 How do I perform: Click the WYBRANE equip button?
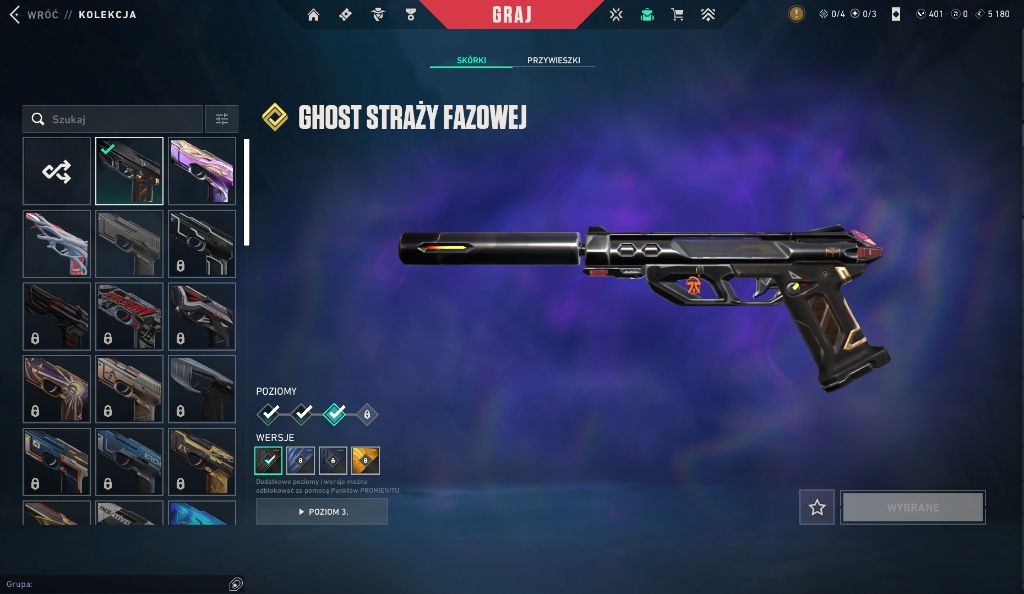[x=912, y=508]
